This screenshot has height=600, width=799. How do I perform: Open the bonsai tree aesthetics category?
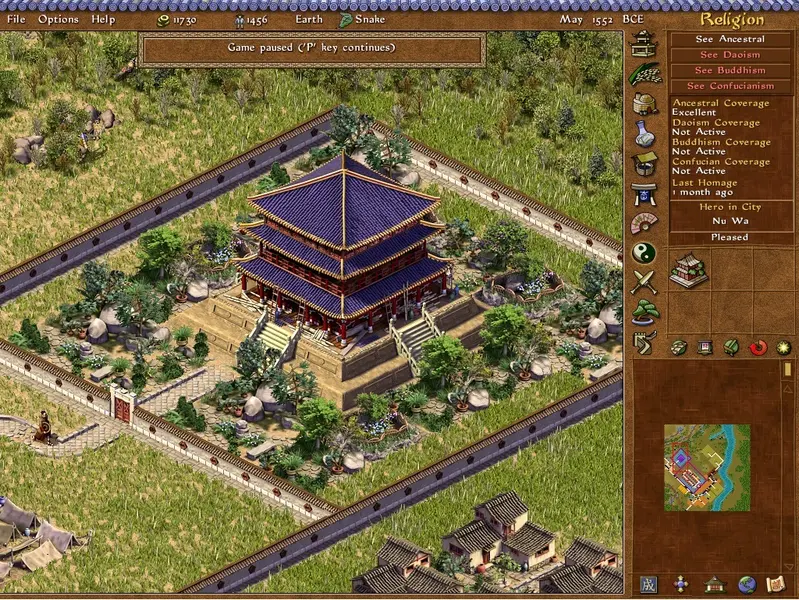pos(644,312)
